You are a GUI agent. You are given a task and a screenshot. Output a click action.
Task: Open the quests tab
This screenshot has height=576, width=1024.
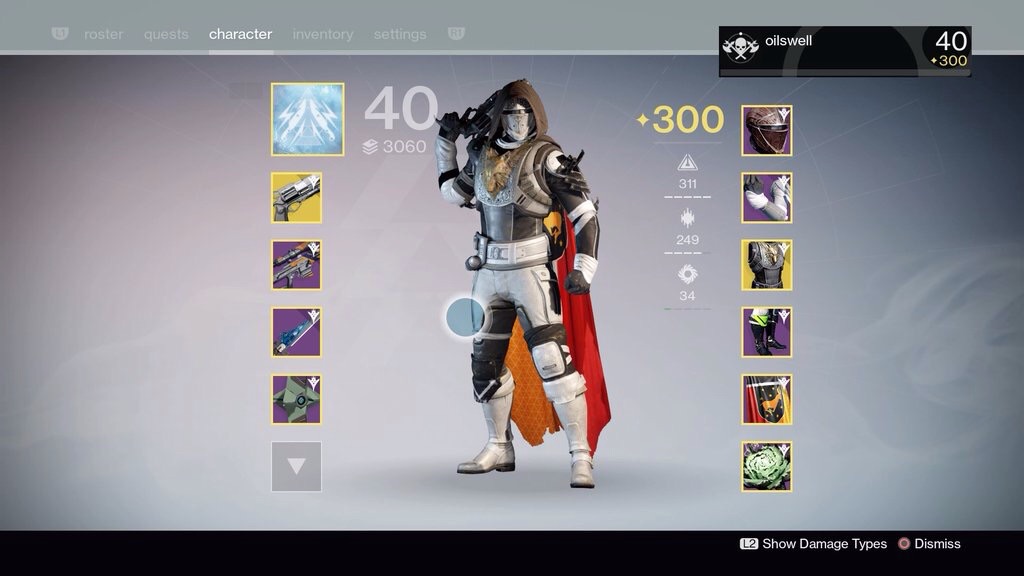click(x=166, y=34)
